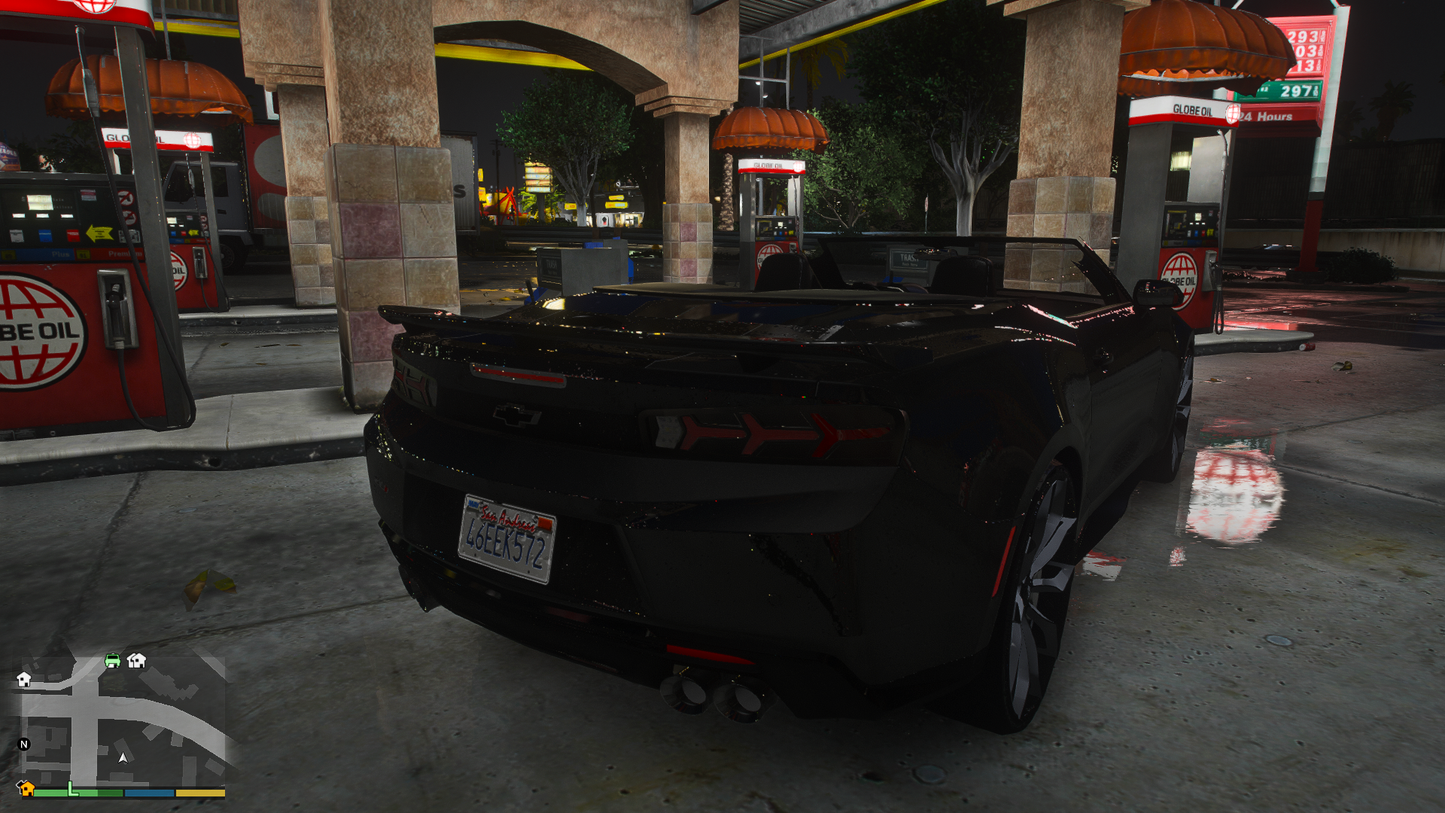Viewport: 1445px width, 813px height.
Task: Click the single white house blip
Action: click(24, 680)
